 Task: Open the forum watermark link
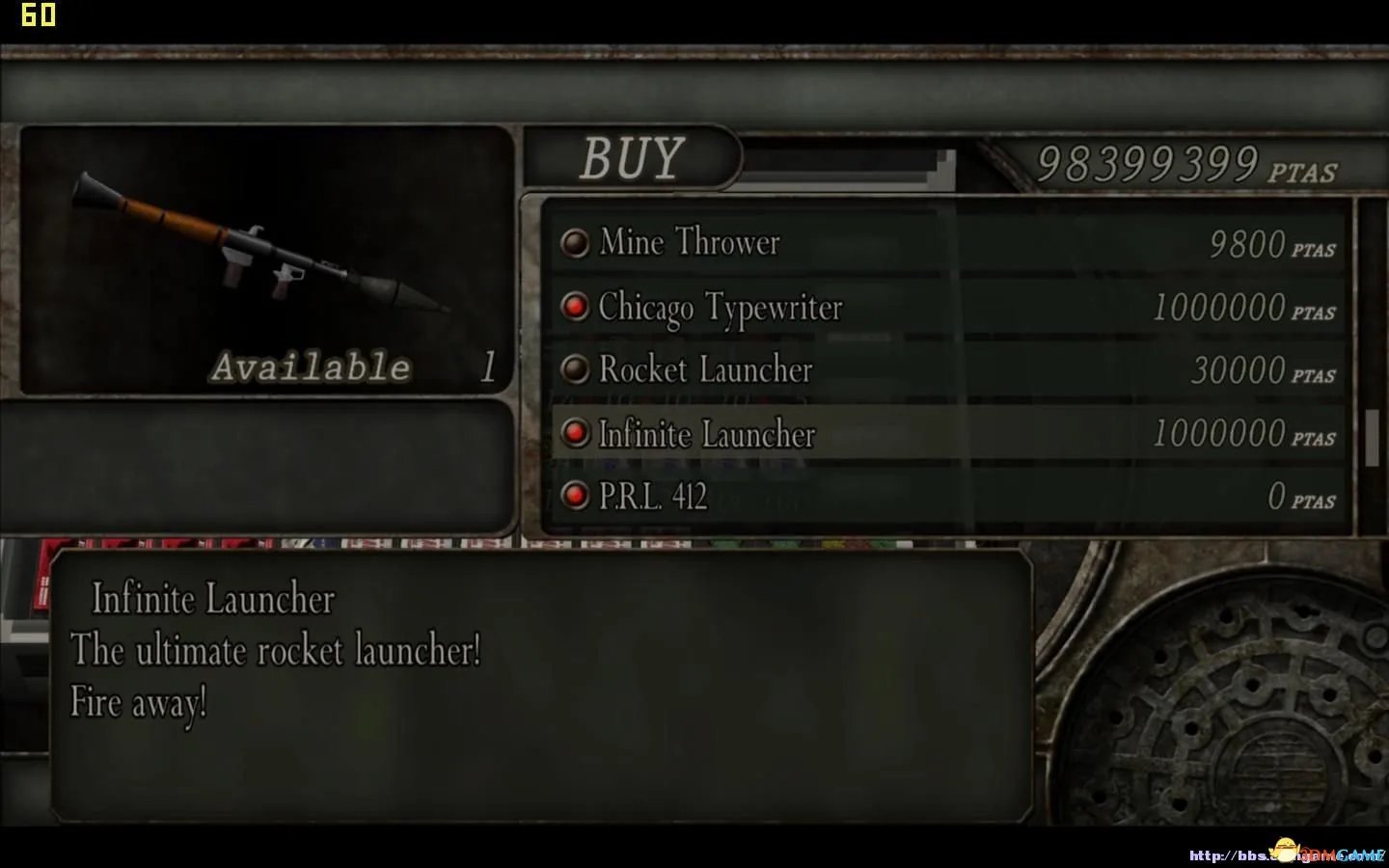[x=1287, y=854]
